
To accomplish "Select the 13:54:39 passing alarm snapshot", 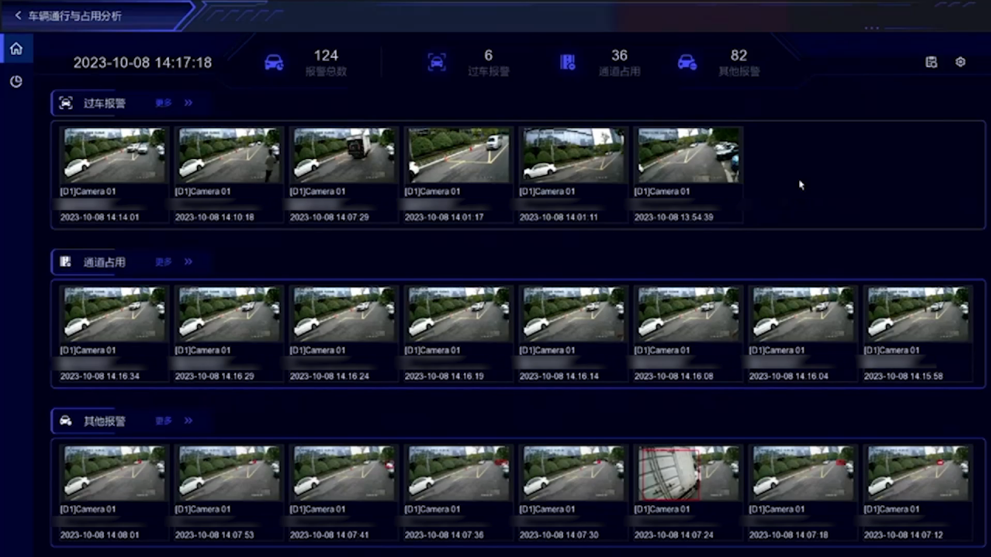I will click(688, 155).
